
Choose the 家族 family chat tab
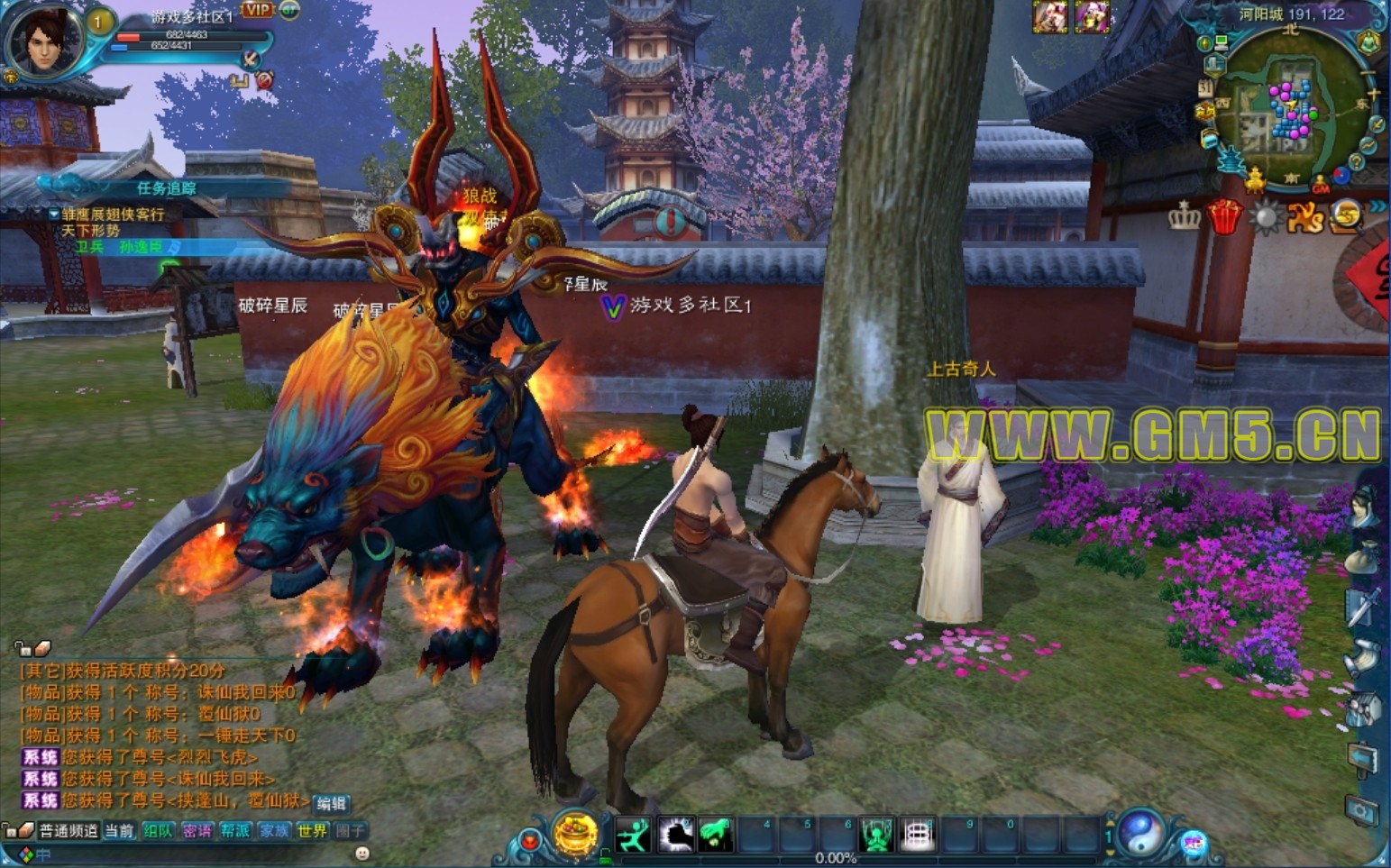coord(274,831)
